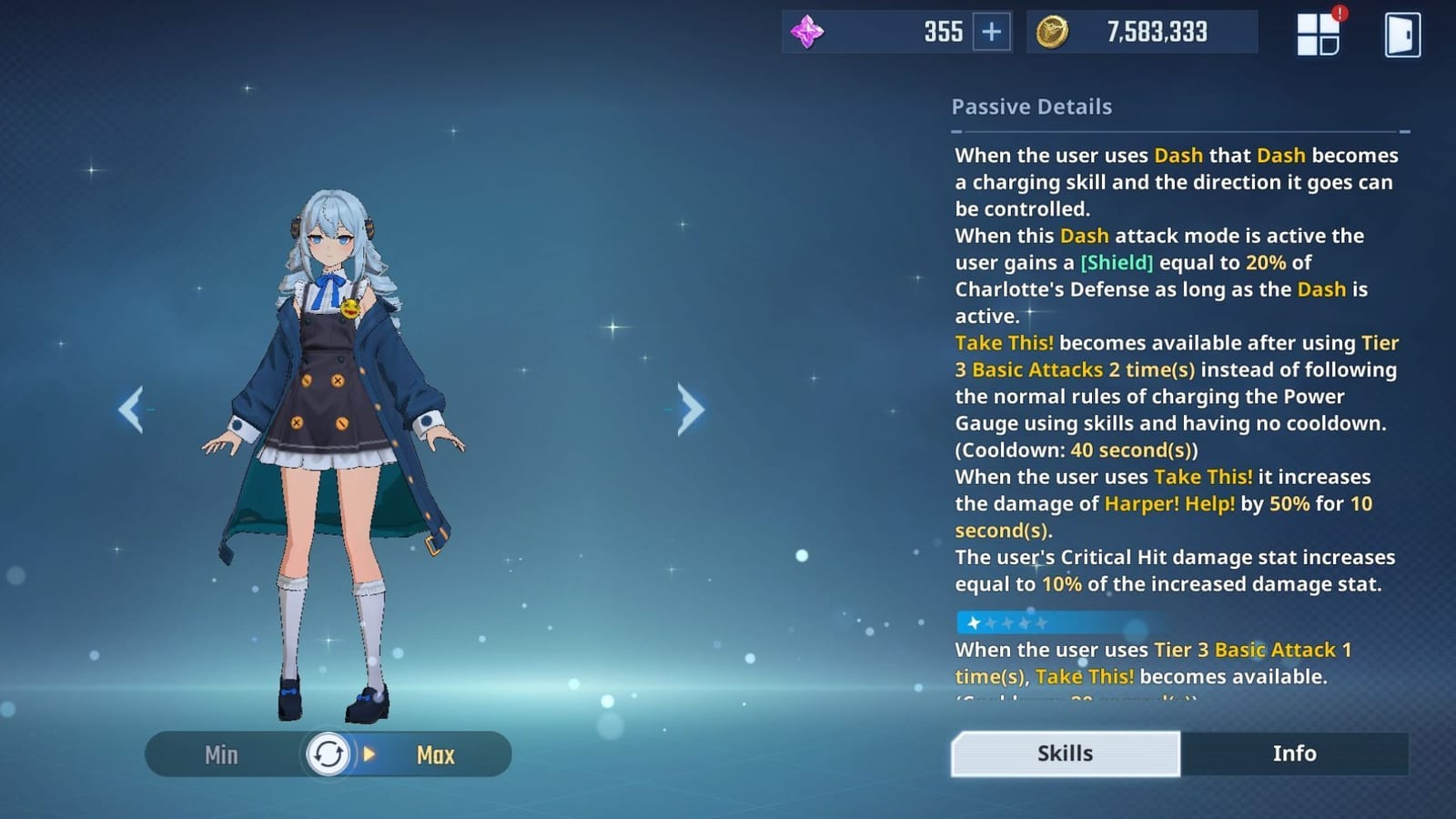Toggle stat display to Min
Image resolution: width=1456 pixels, height=819 pixels.
(221, 754)
